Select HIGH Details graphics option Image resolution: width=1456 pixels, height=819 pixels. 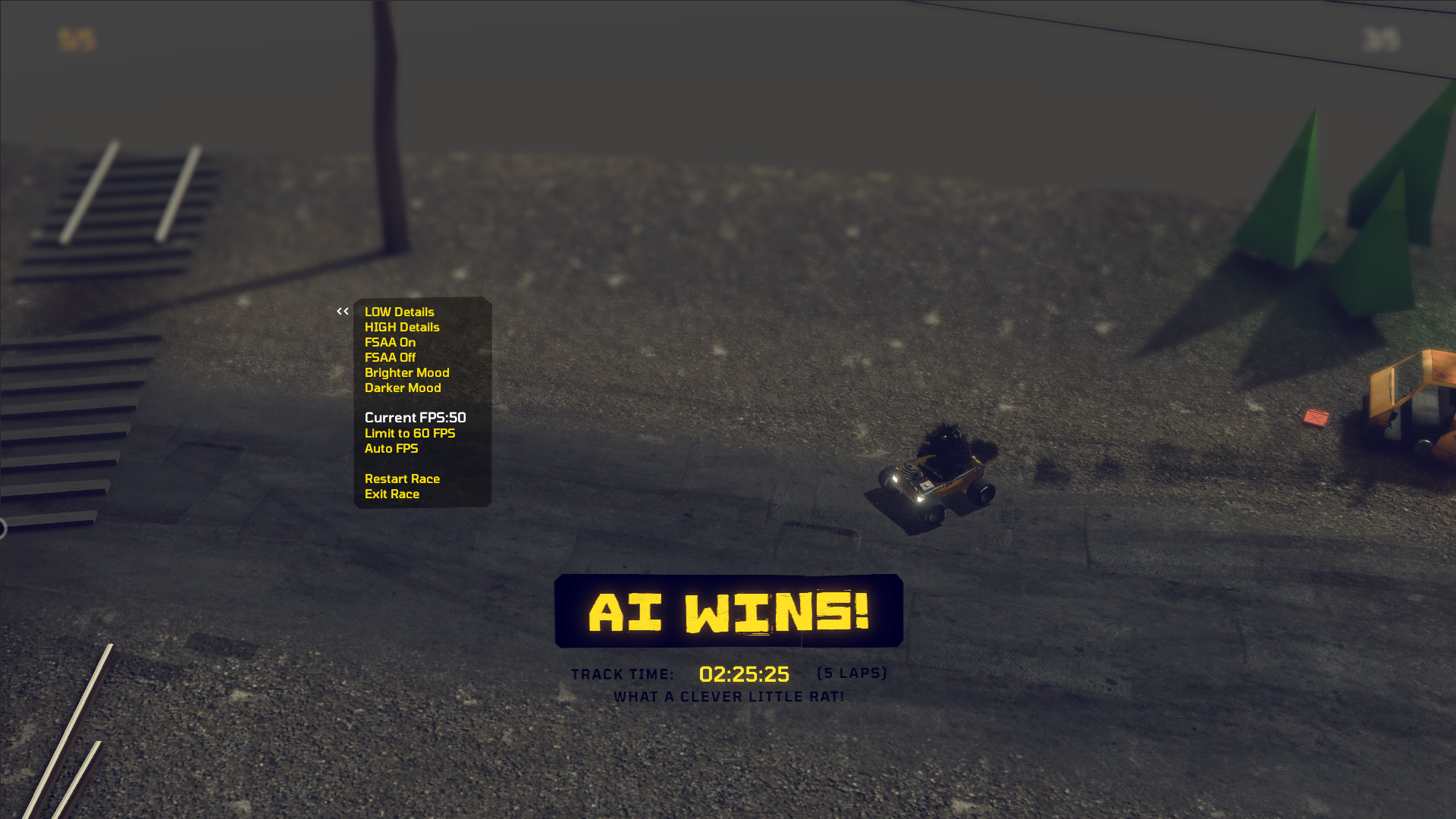tap(402, 327)
